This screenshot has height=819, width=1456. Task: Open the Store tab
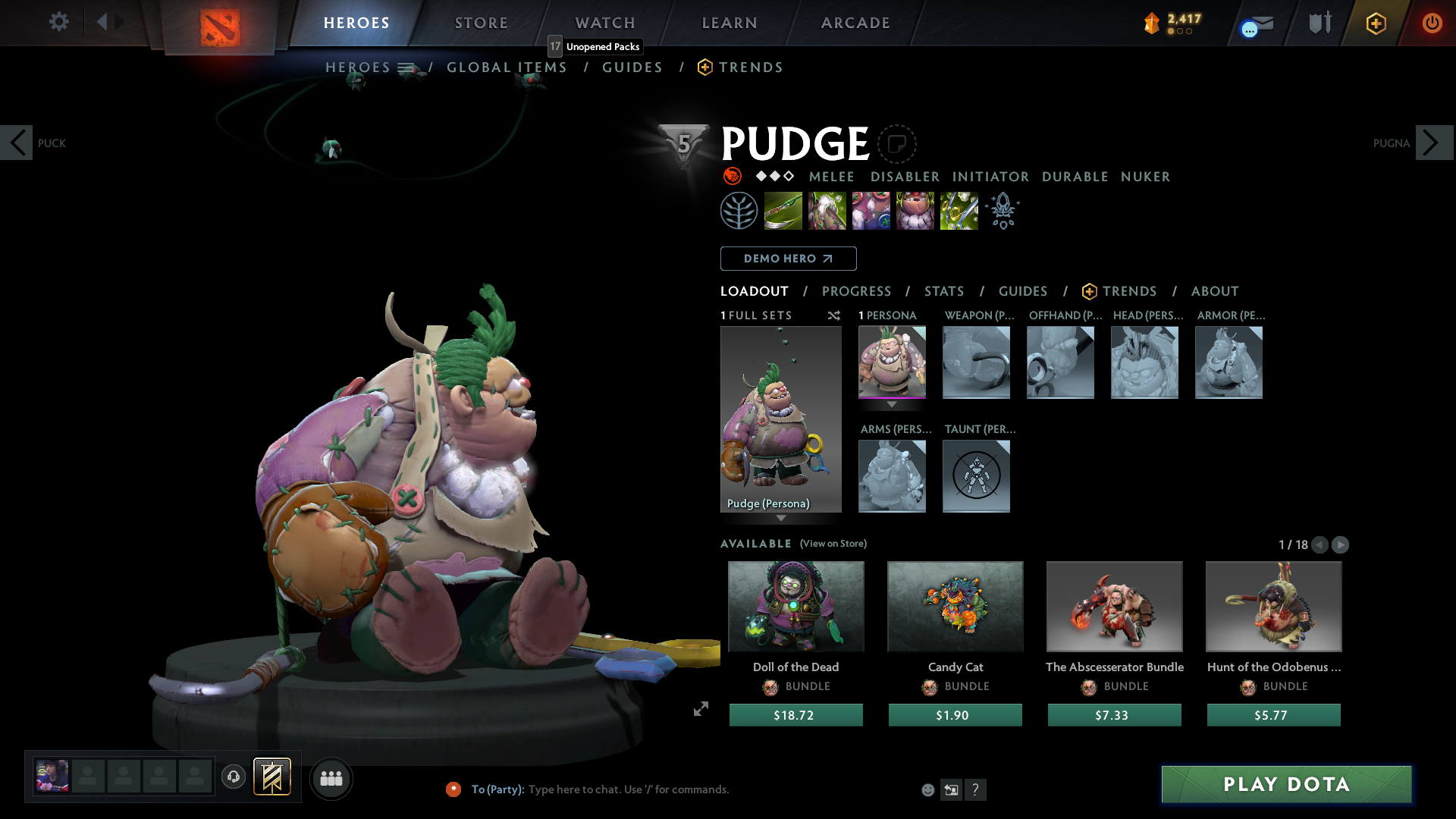point(482,23)
